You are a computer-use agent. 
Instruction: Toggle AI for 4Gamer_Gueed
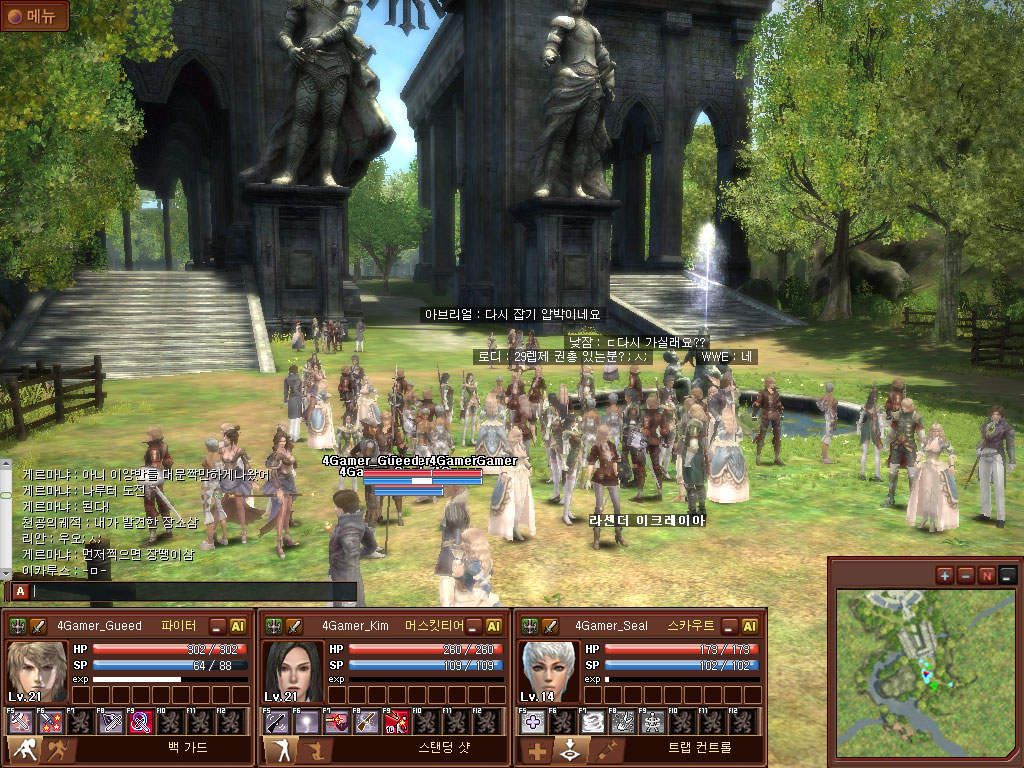(238, 626)
